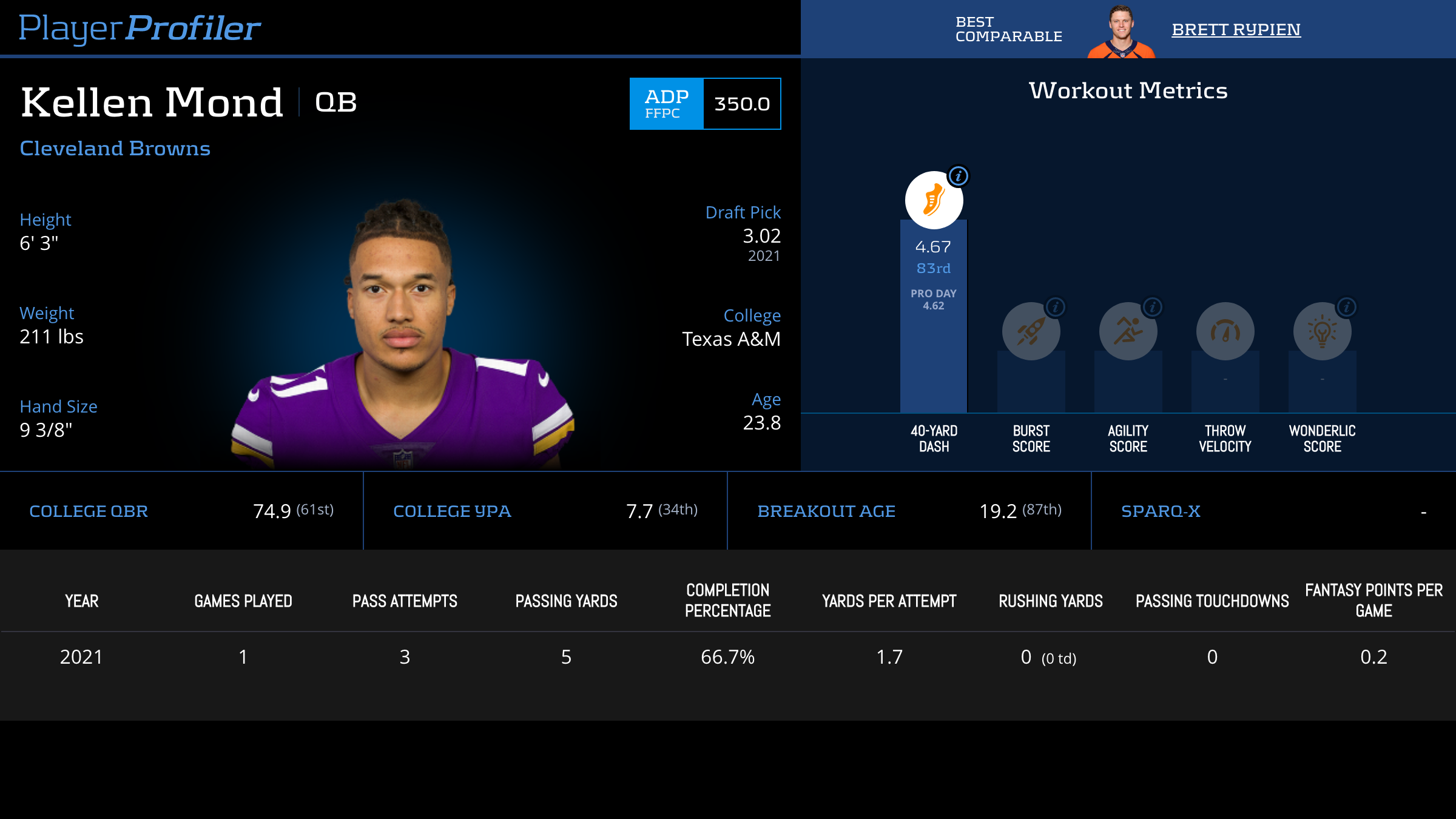Click the info icon above Wonderlic Score

pos(1347,308)
